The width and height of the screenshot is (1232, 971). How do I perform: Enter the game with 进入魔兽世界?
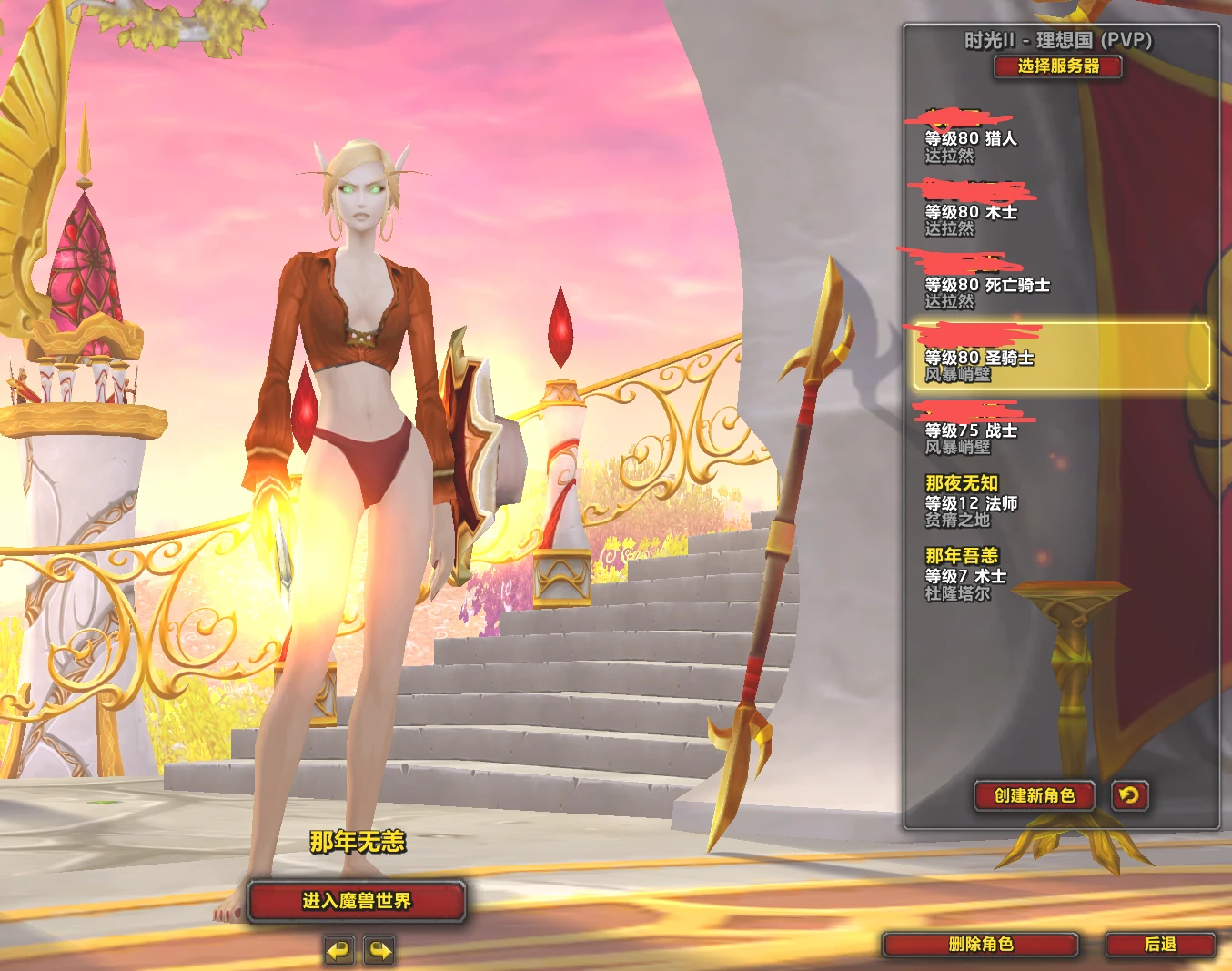coord(357,901)
